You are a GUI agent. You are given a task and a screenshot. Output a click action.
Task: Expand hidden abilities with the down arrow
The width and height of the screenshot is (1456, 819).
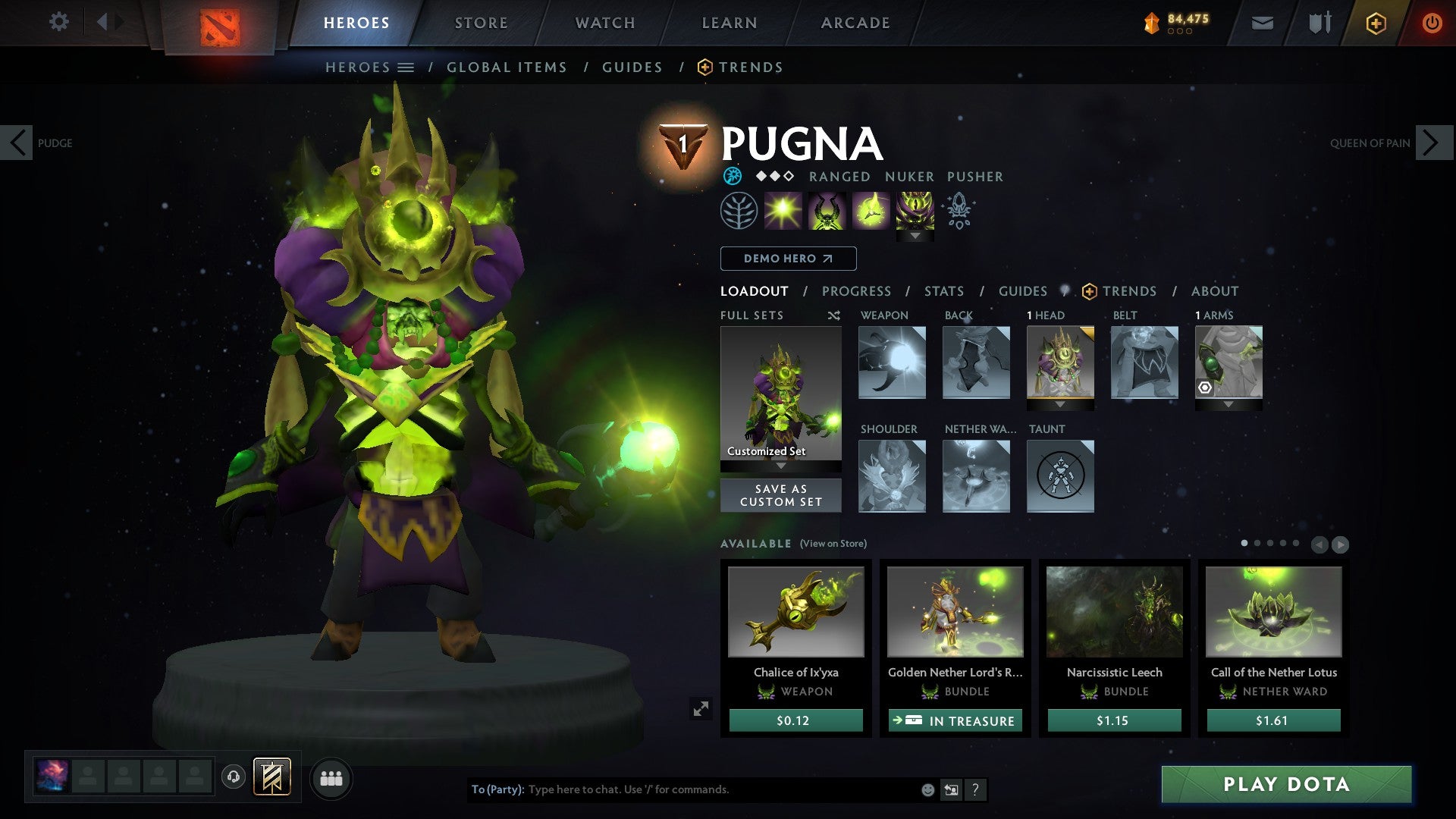(915, 236)
